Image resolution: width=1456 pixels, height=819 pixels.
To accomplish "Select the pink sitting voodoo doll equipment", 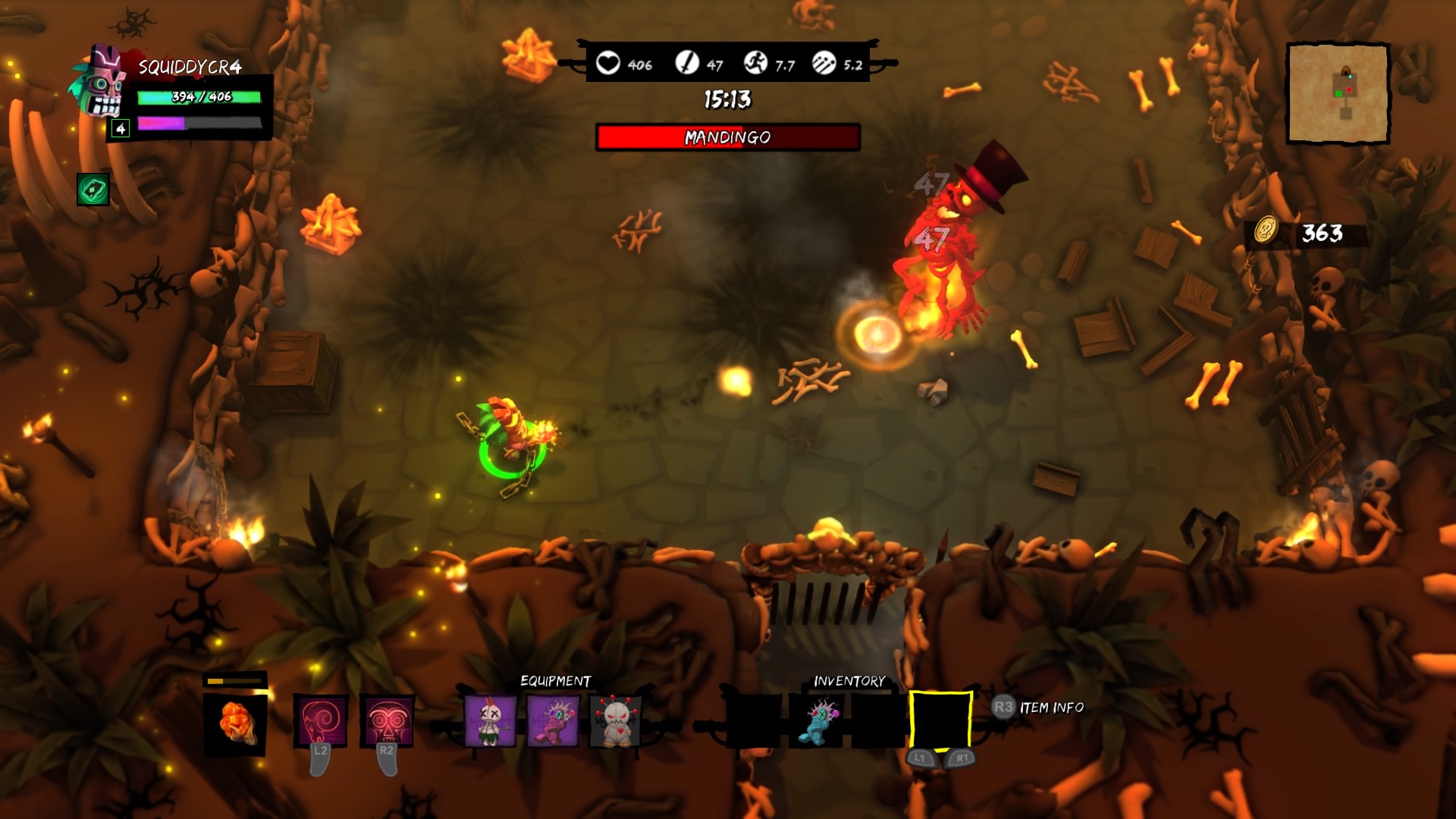I will tap(553, 720).
